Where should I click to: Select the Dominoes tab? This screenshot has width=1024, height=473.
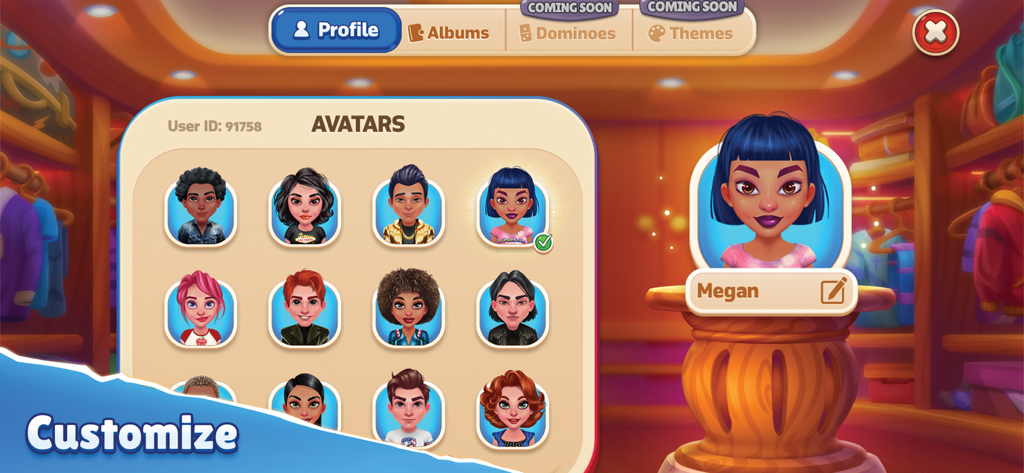pyautogui.click(x=567, y=33)
